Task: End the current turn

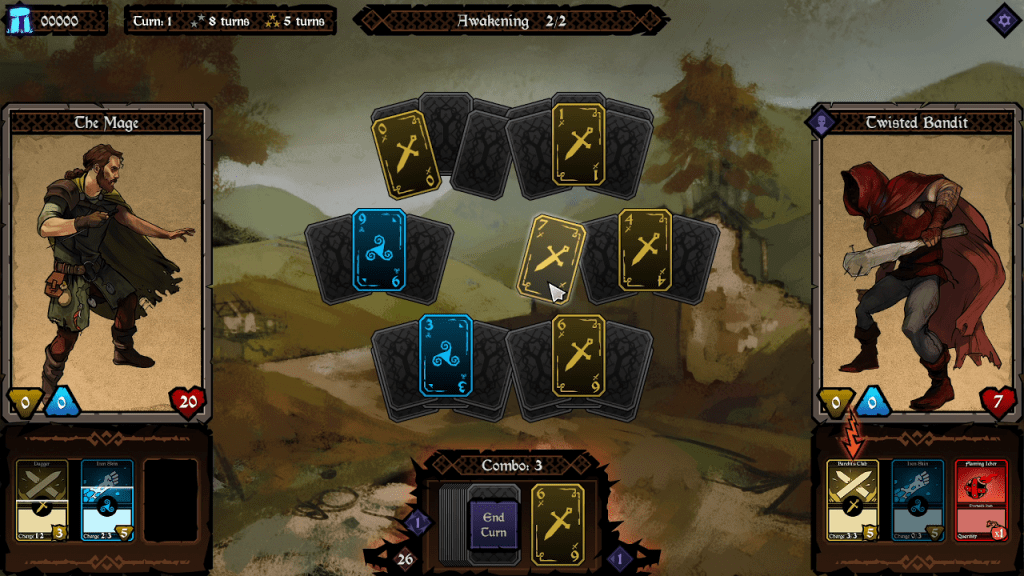Action: point(494,524)
